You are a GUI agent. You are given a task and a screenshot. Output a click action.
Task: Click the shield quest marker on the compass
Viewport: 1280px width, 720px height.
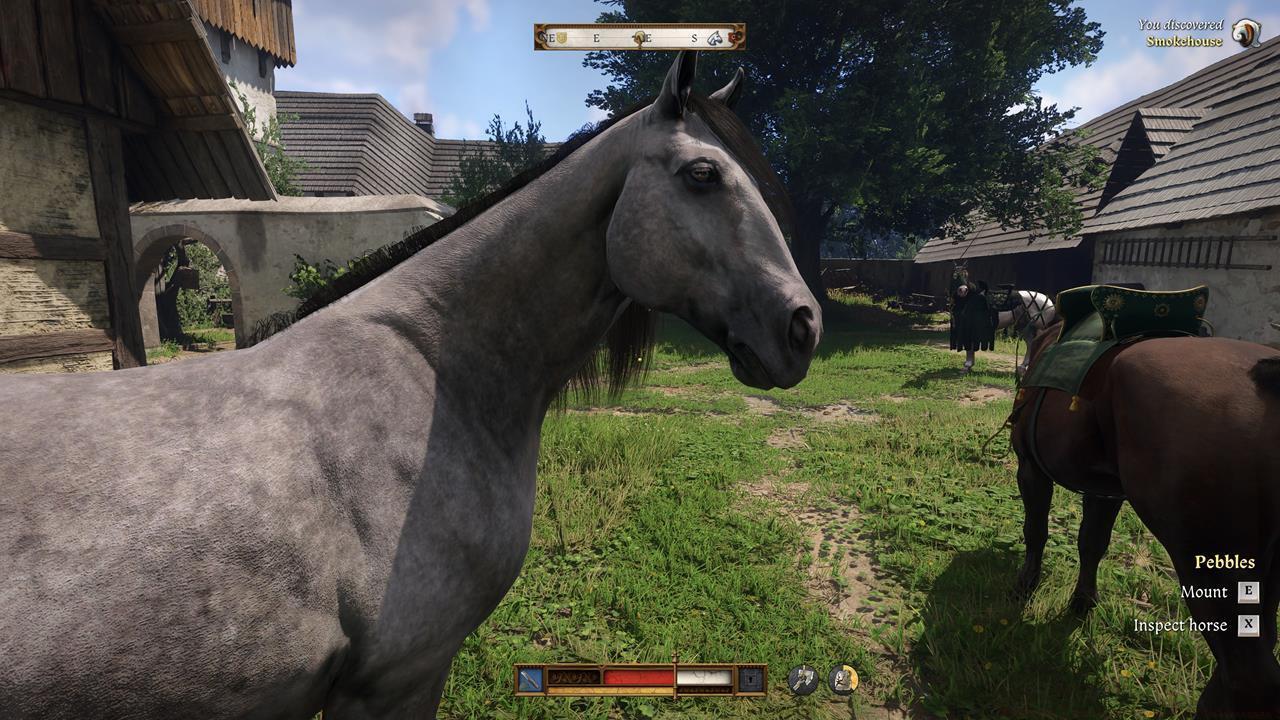(x=561, y=38)
